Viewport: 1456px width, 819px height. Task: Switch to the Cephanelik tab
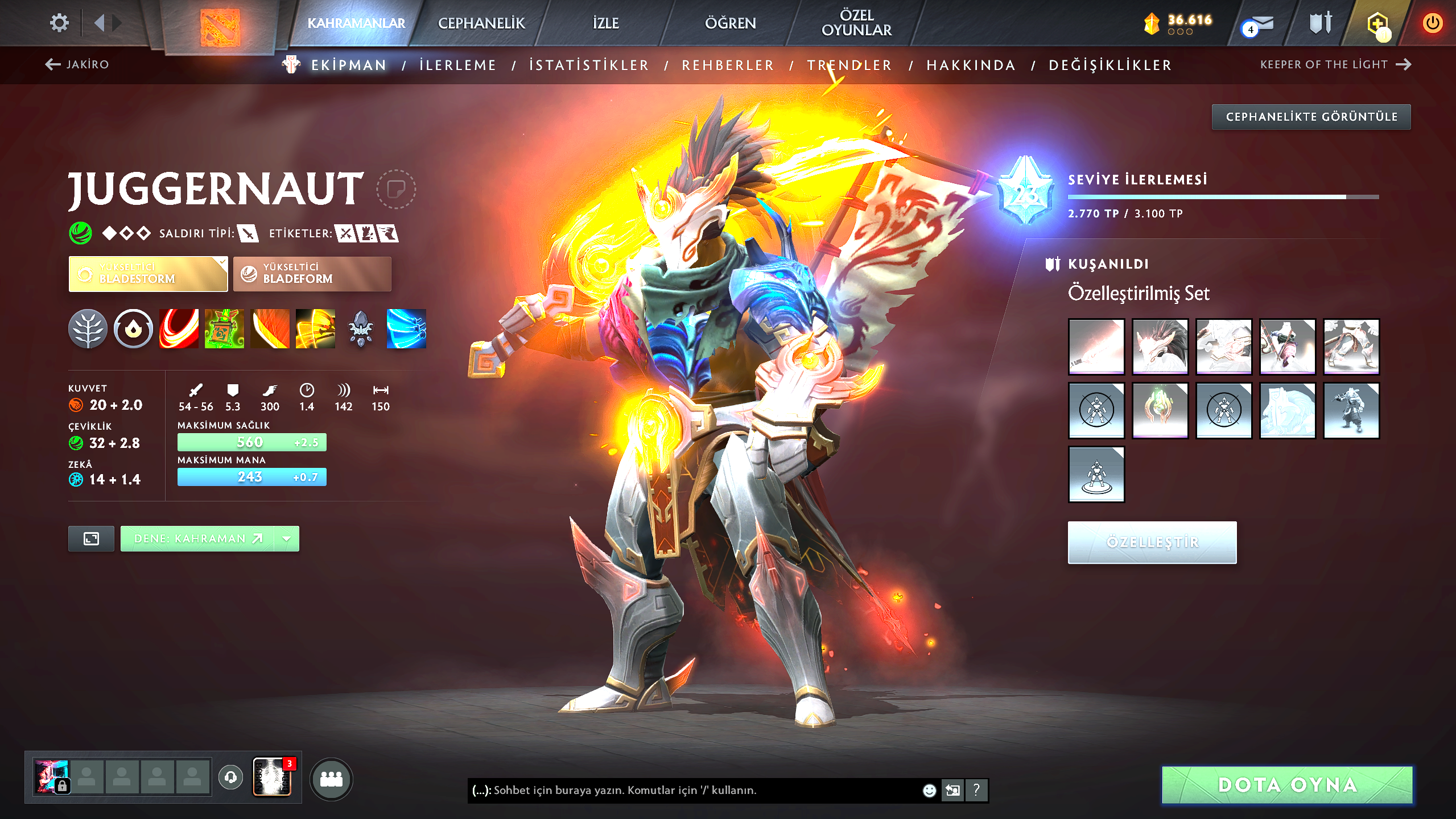pyautogui.click(x=481, y=23)
